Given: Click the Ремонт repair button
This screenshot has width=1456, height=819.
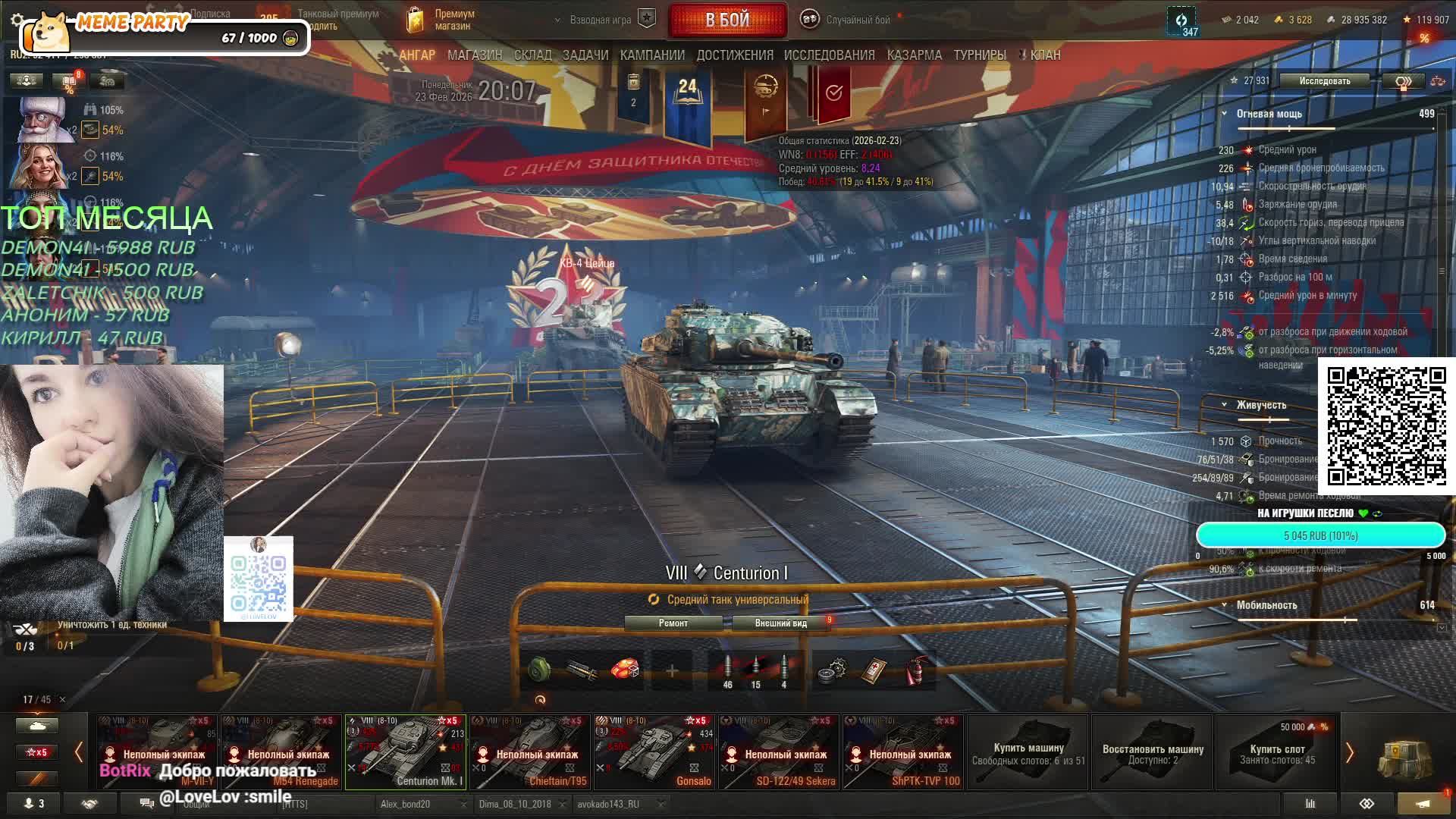Looking at the screenshot, I should coord(673,623).
